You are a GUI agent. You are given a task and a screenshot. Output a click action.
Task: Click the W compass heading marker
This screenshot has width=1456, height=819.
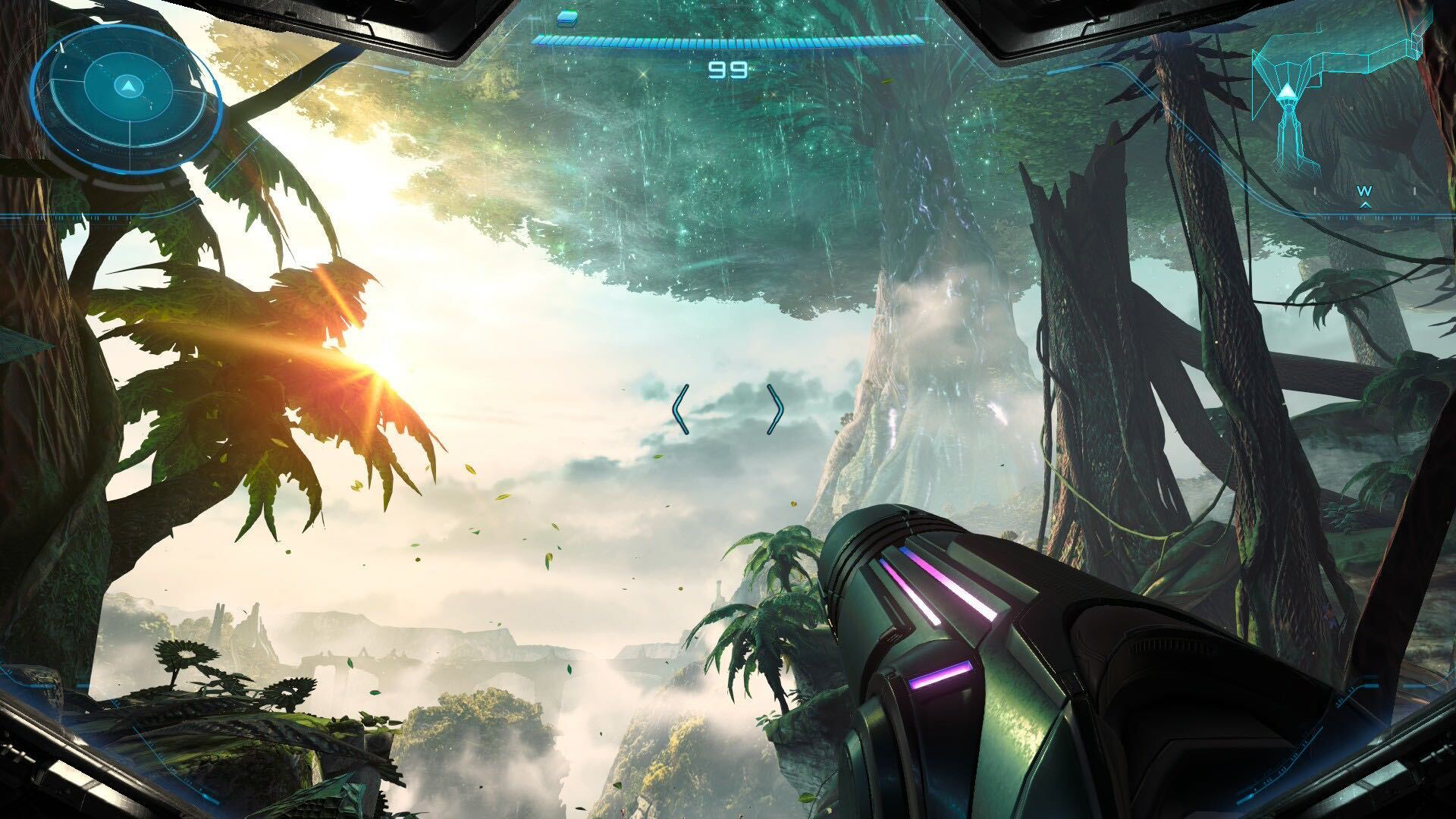point(1364,191)
